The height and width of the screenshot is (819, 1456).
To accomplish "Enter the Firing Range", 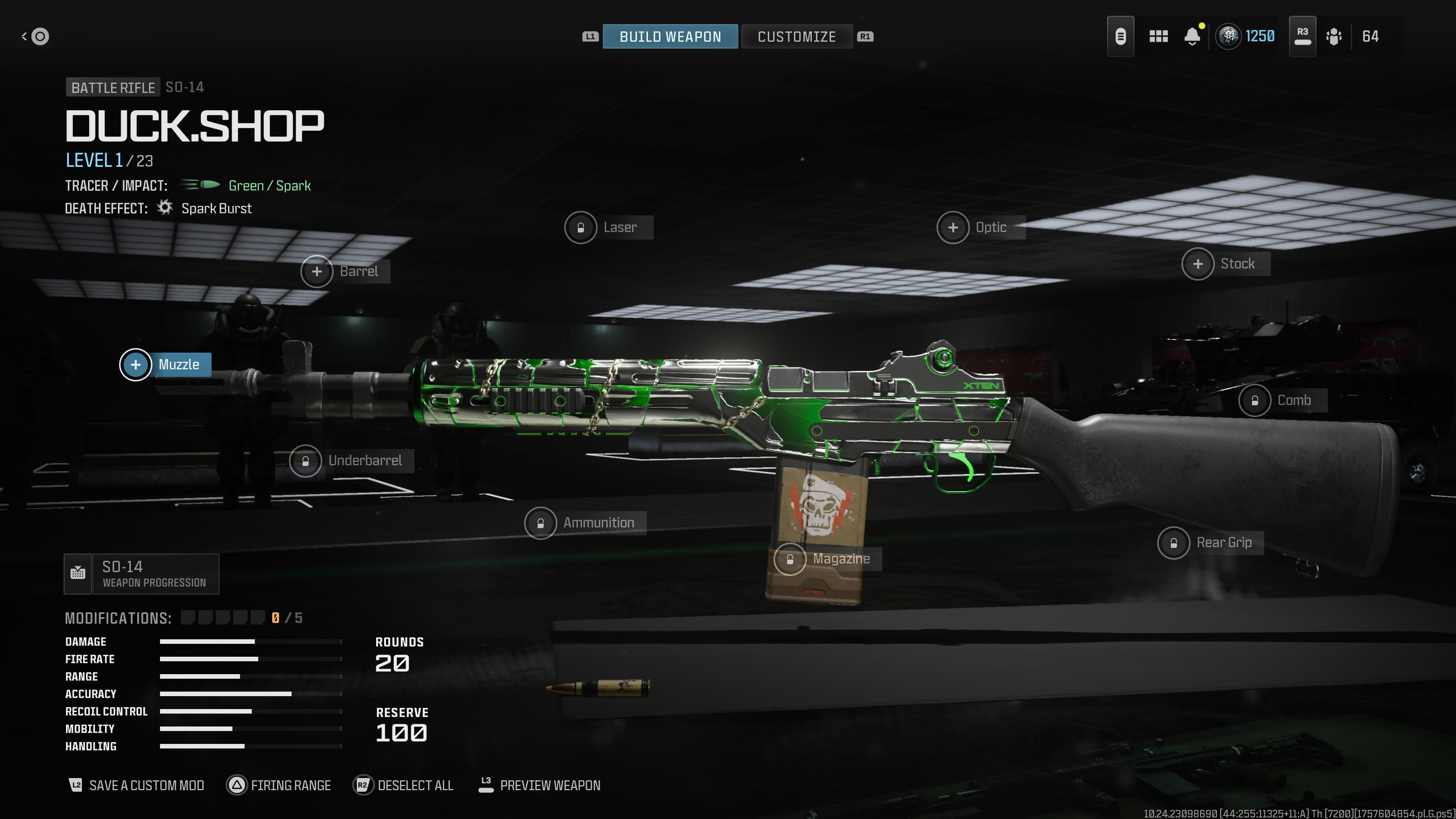I will pos(279,785).
